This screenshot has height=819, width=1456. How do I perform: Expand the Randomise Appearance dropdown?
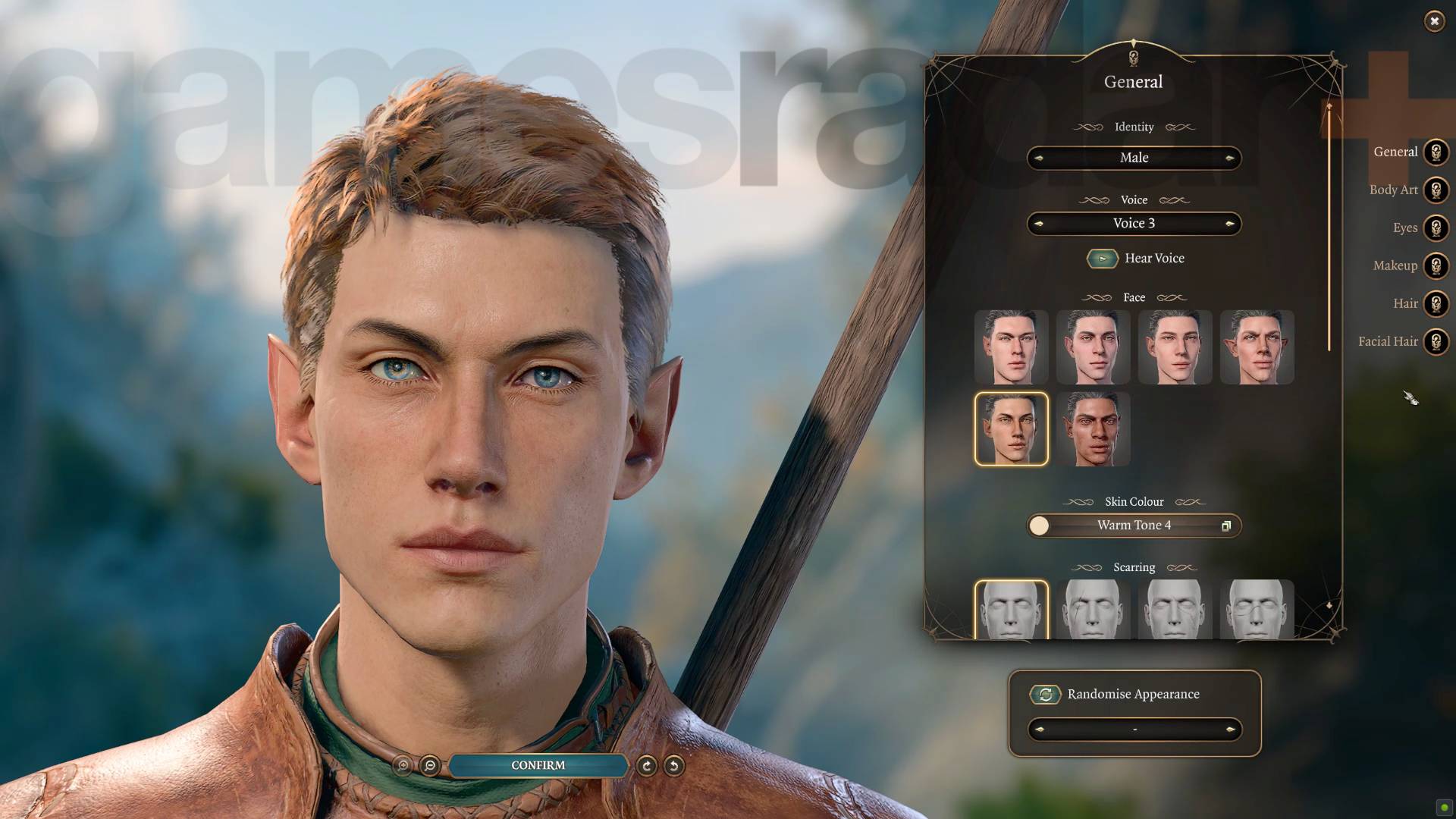tap(1134, 729)
